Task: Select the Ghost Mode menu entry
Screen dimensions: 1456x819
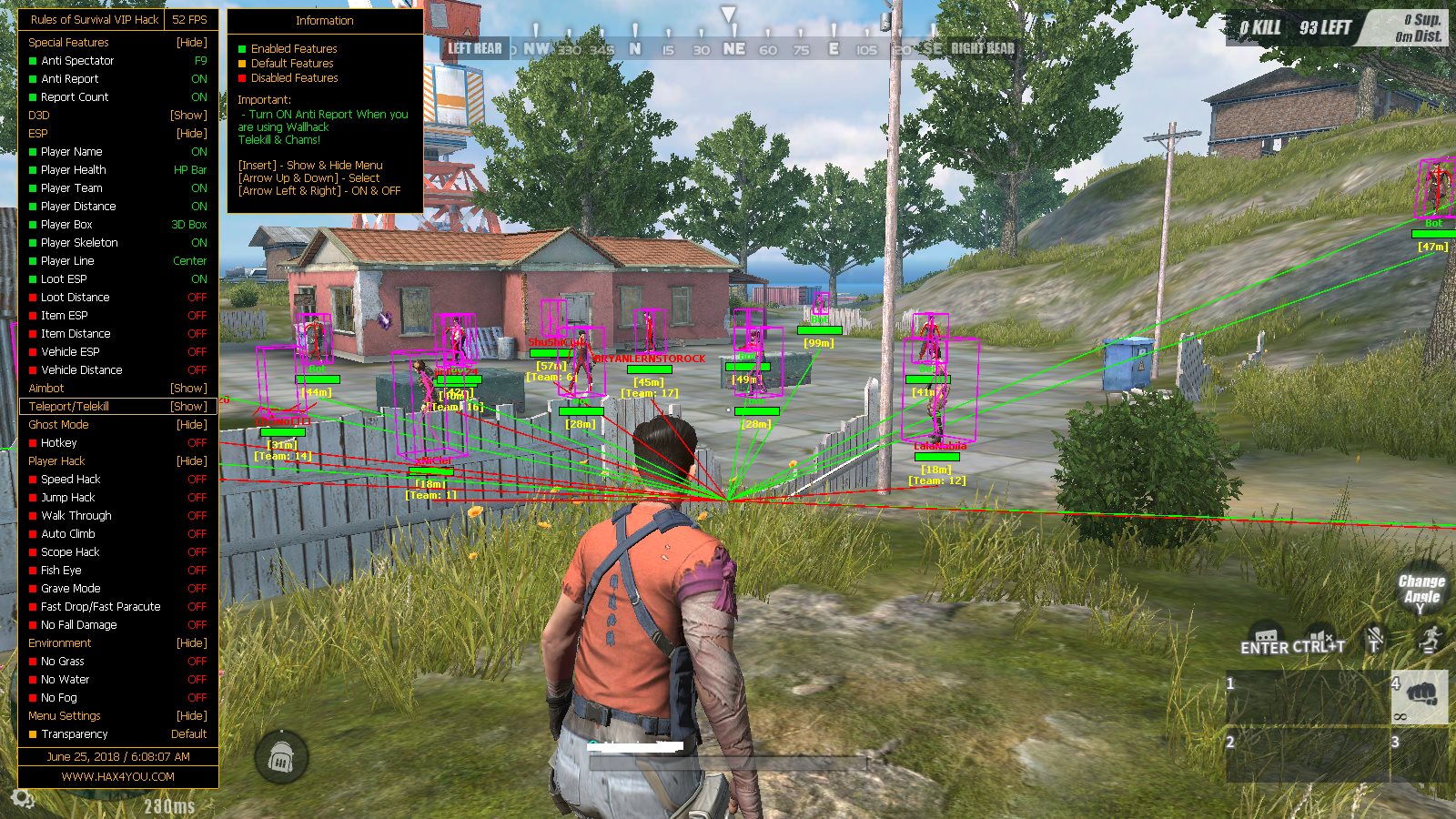Action: click(x=60, y=424)
